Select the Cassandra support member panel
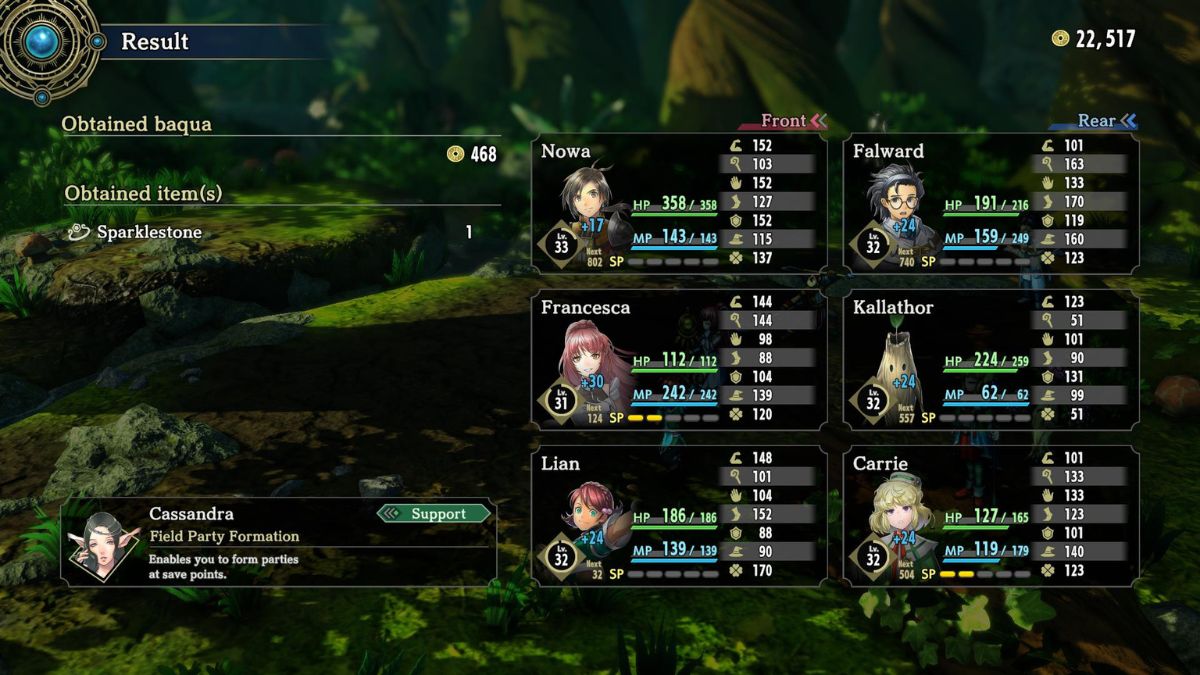The image size is (1200, 675). 278,542
